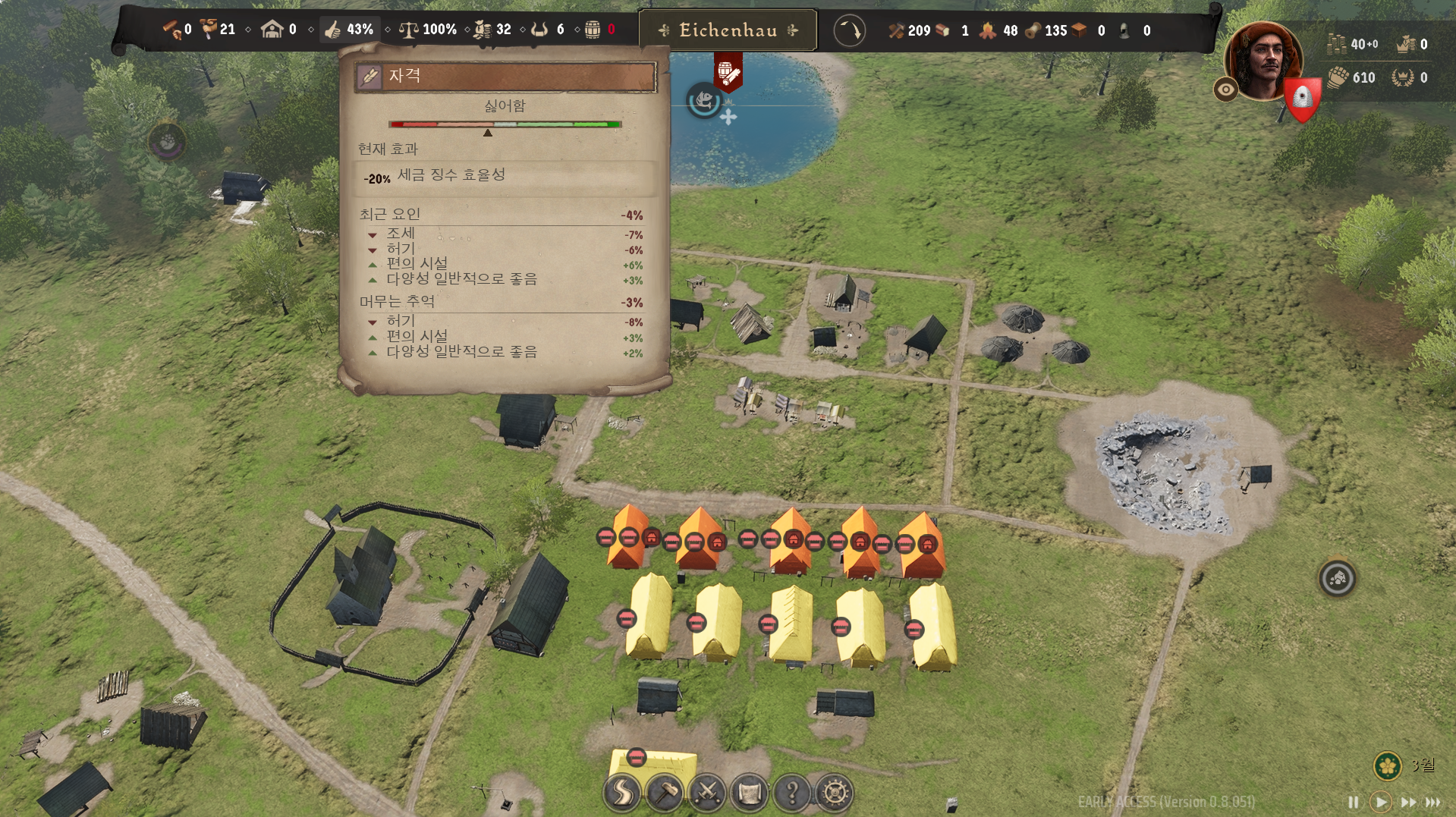Image resolution: width=1456 pixels, height=817 pixels.
Task: Click the red banner notification above the pond
Action: pos(727,73)
